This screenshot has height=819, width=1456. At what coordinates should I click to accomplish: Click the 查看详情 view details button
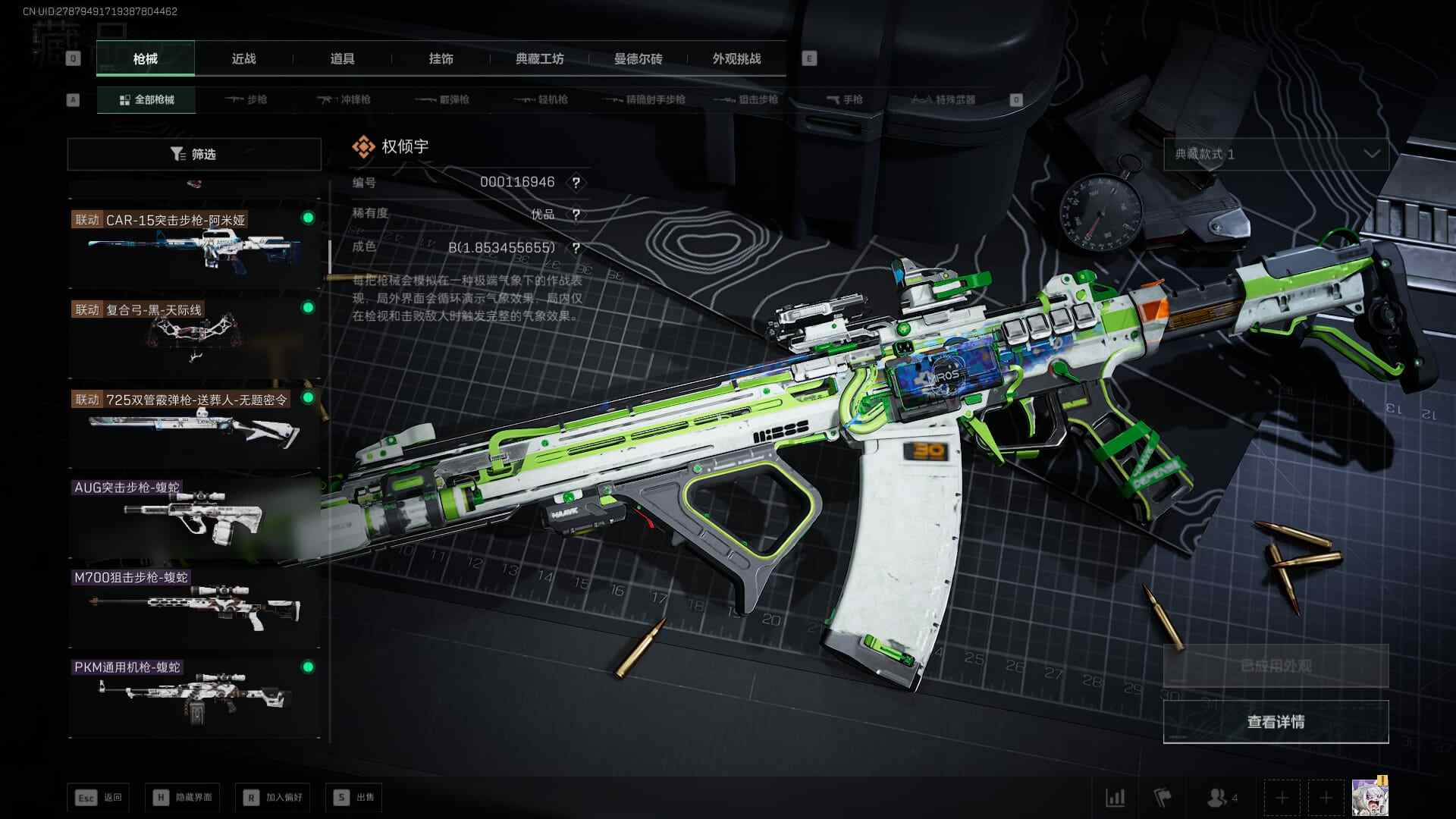pyautogui.click(x=1276, y=721)
